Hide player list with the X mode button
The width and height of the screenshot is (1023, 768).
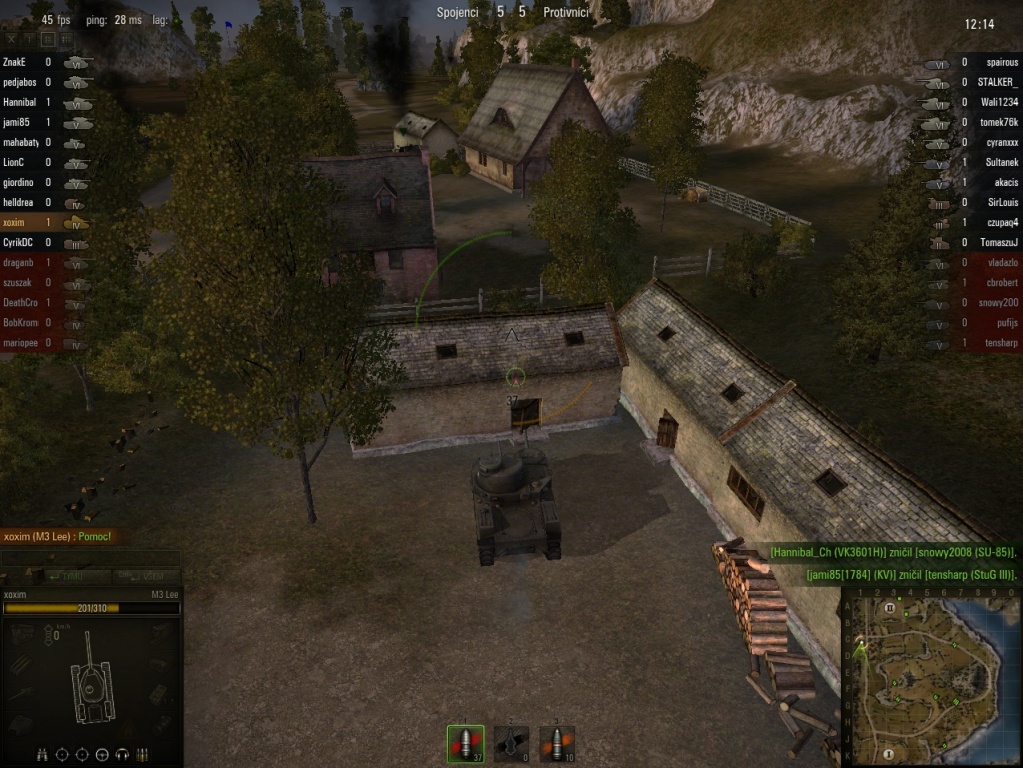(x=18, y=39)
